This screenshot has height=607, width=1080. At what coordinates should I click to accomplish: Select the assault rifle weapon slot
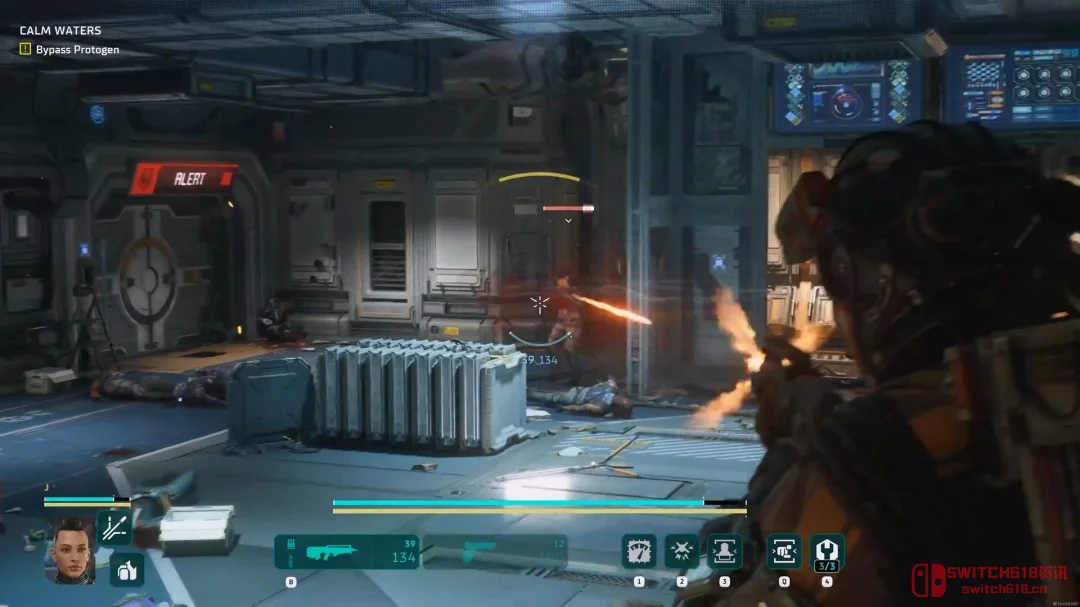click(346, 551)
